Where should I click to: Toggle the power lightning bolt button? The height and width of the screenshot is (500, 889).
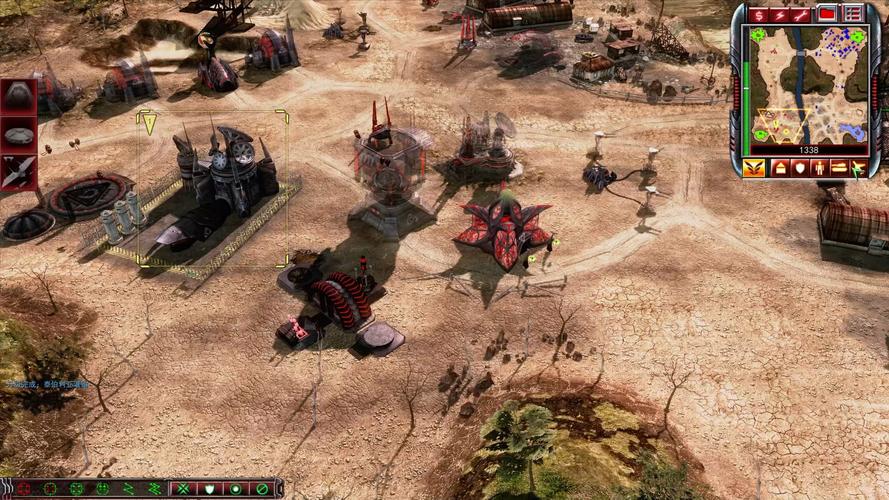point(780,14)
